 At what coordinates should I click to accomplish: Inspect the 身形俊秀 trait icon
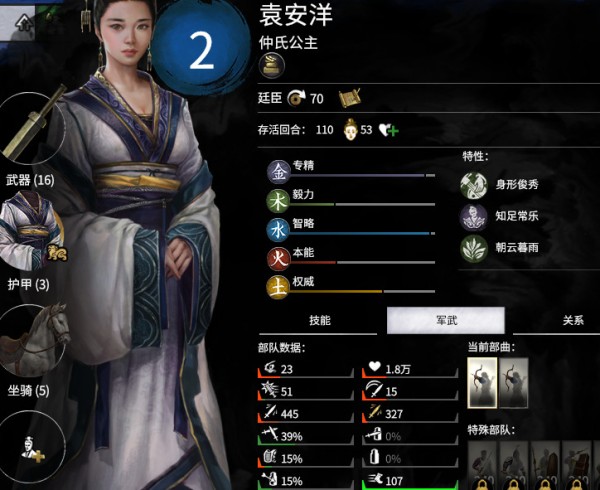473,184
